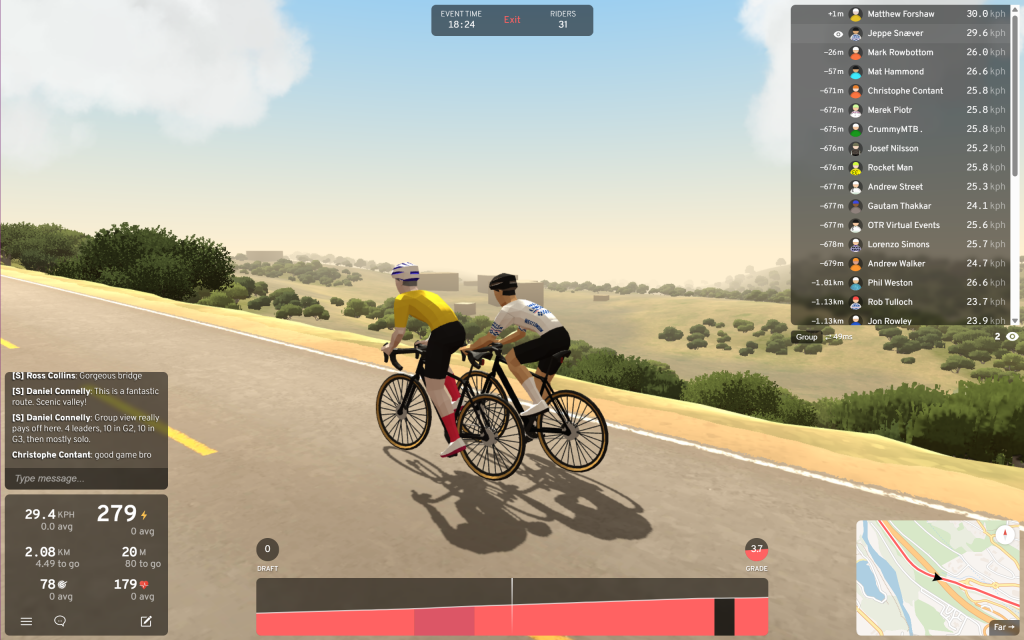Image resolution: width=1024 pixels, height=640 pixels.
Task: Toggle the chat speech bubble icon
Action: (x=60, y=621)
